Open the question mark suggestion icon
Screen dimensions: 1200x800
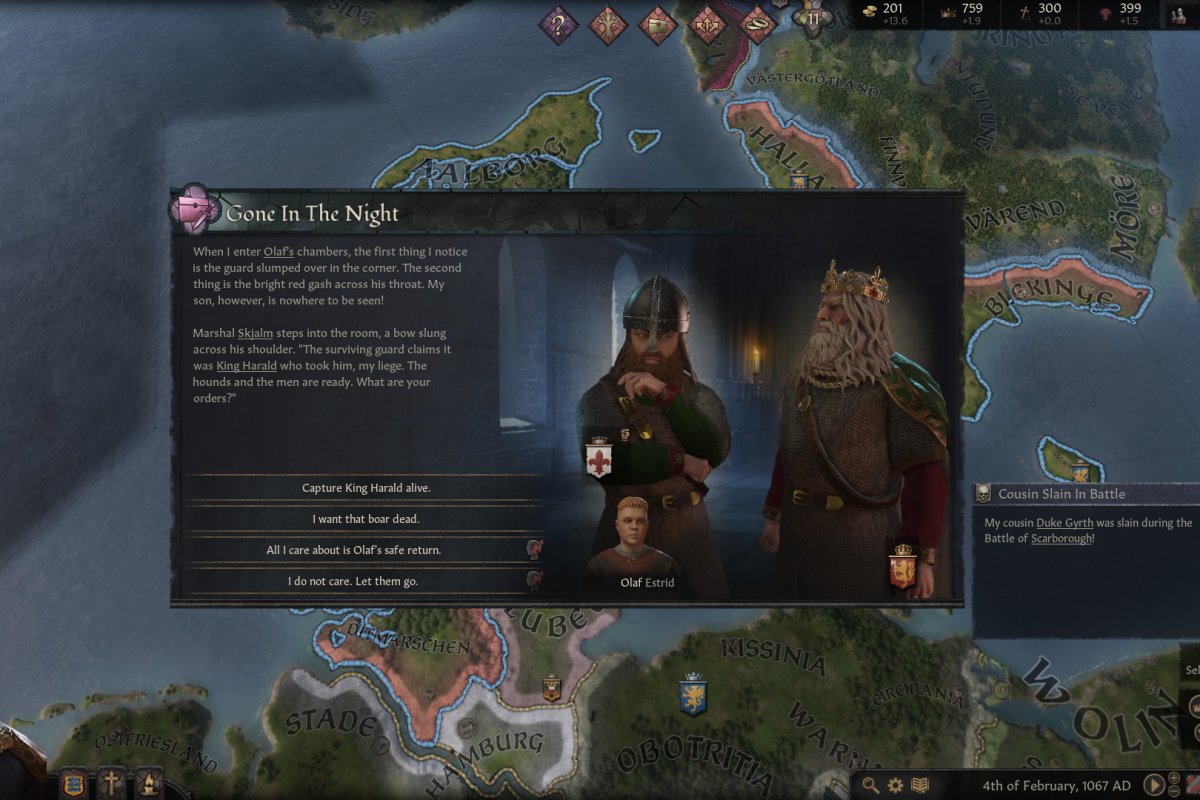coord(559,22)
